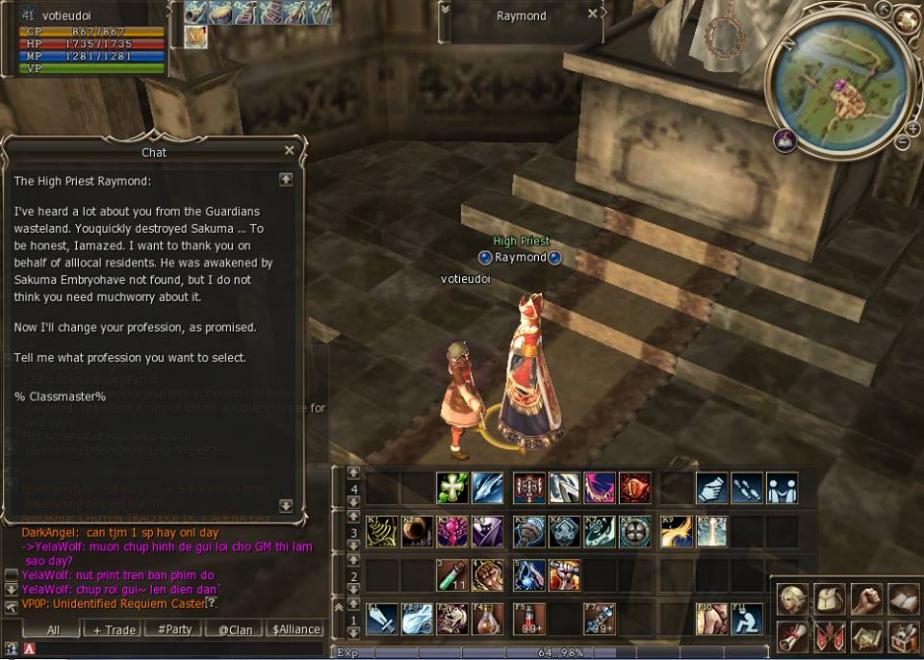This screenshot has height=660, width=924.
Task: Select the @Clan chat tab
Action: coord(234,629)
